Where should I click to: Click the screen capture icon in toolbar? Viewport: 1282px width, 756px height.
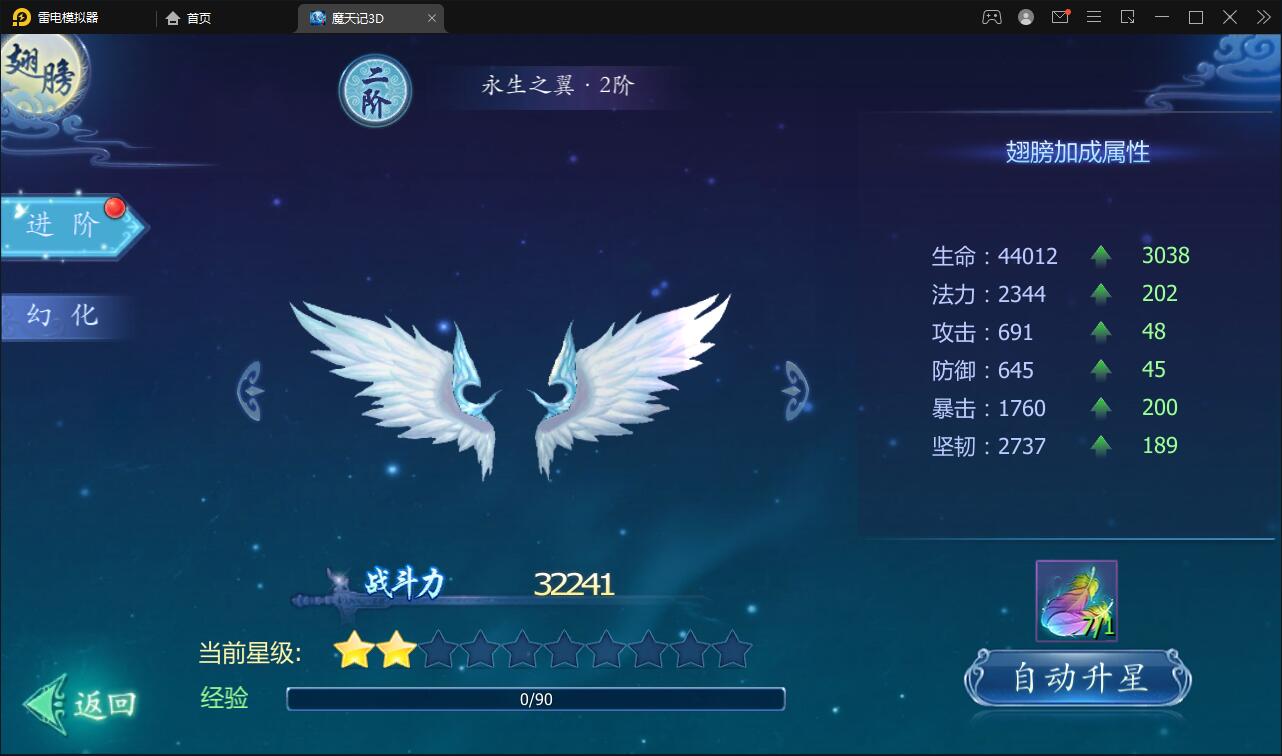coord(1128,17)
